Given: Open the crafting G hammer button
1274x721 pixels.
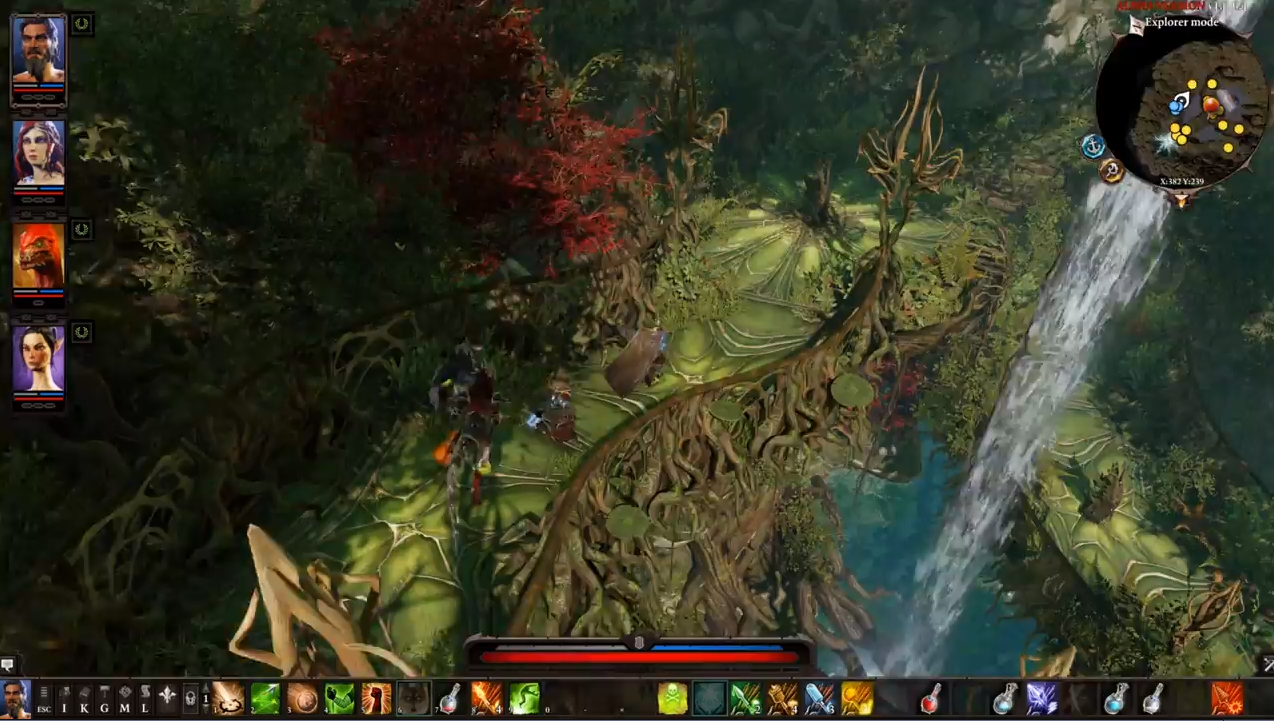Looking at the screenshot, I should point(105,697).
